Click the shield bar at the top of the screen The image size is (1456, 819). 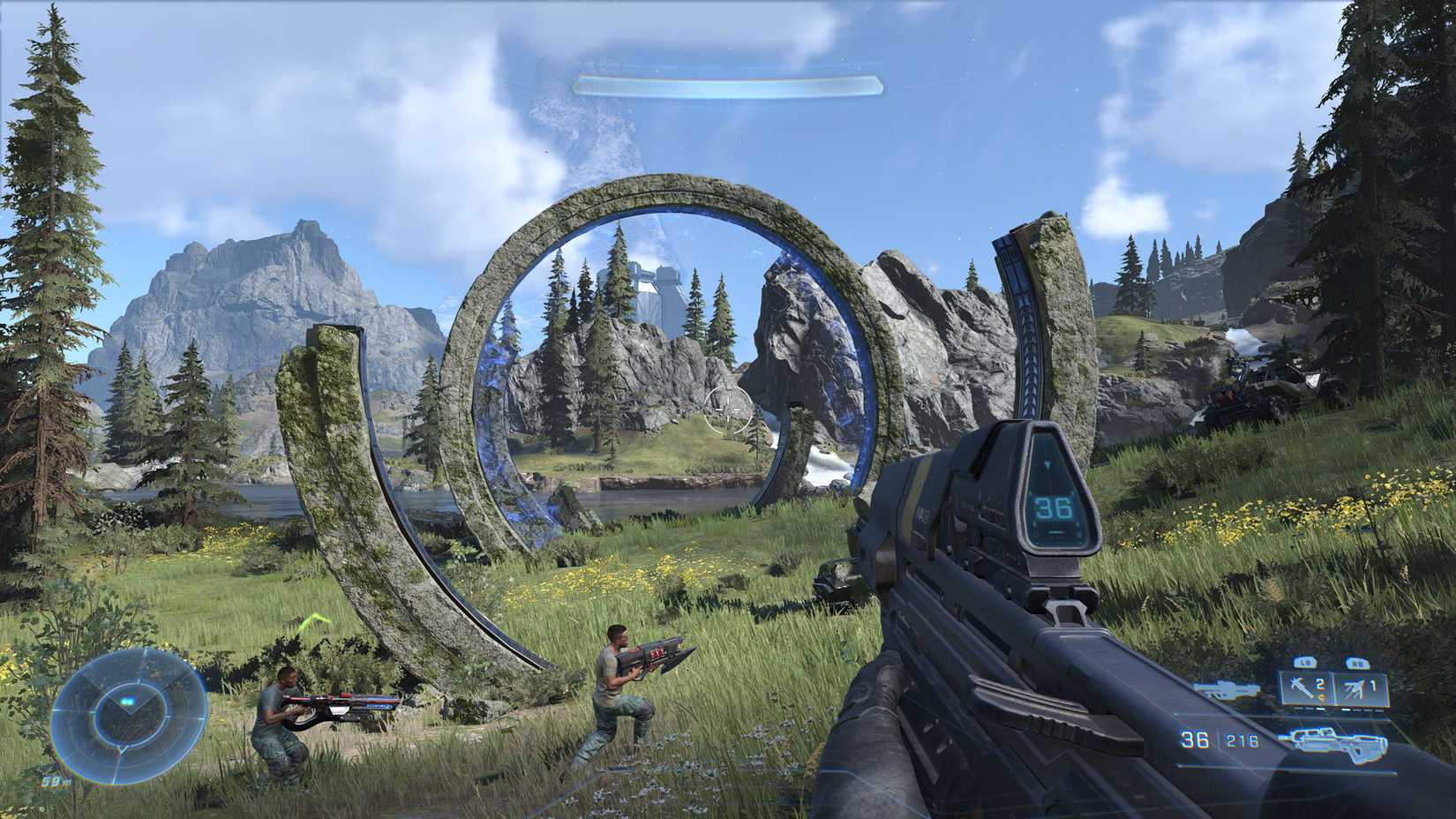tap(728, 84)
